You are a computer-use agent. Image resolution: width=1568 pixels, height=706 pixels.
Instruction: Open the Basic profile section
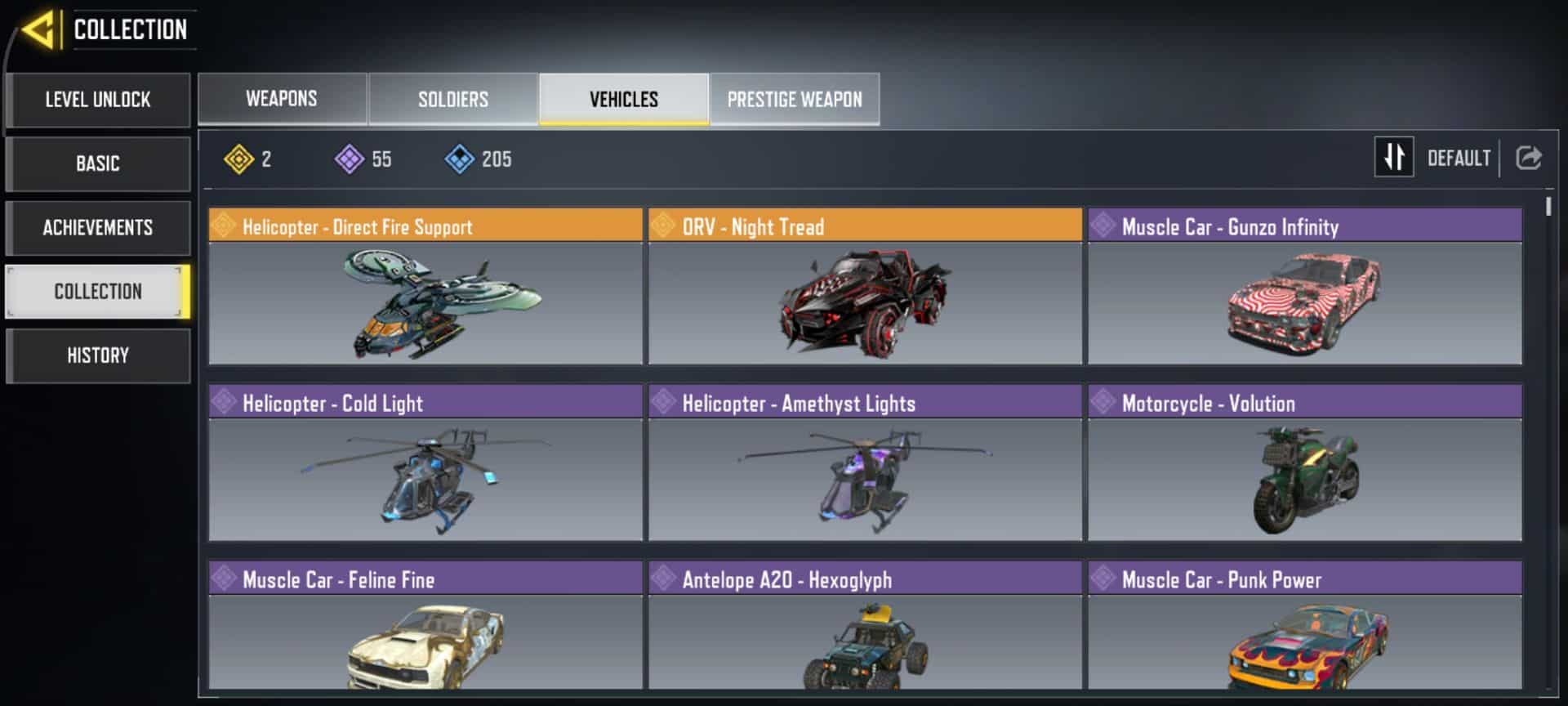click(x=98, y=163)
